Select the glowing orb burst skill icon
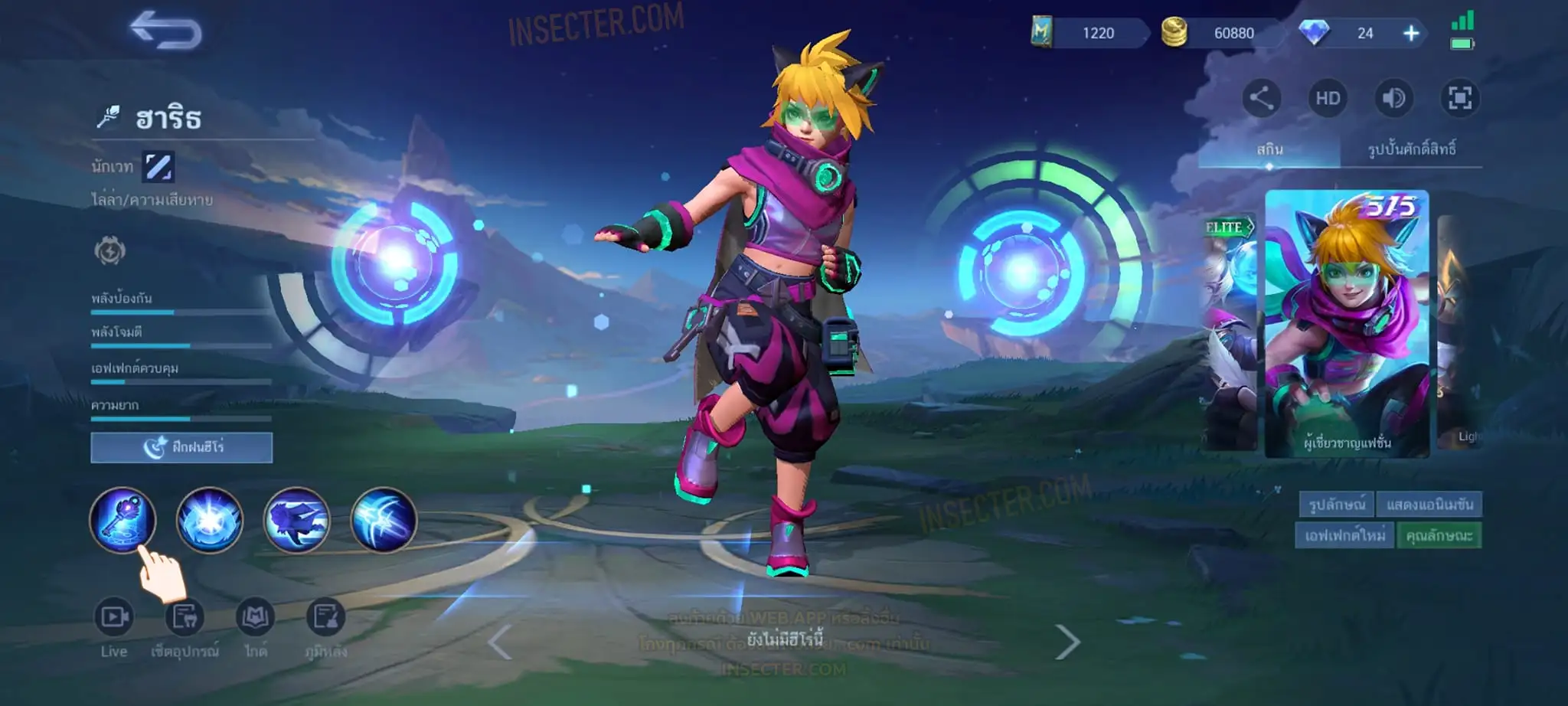 210,520
